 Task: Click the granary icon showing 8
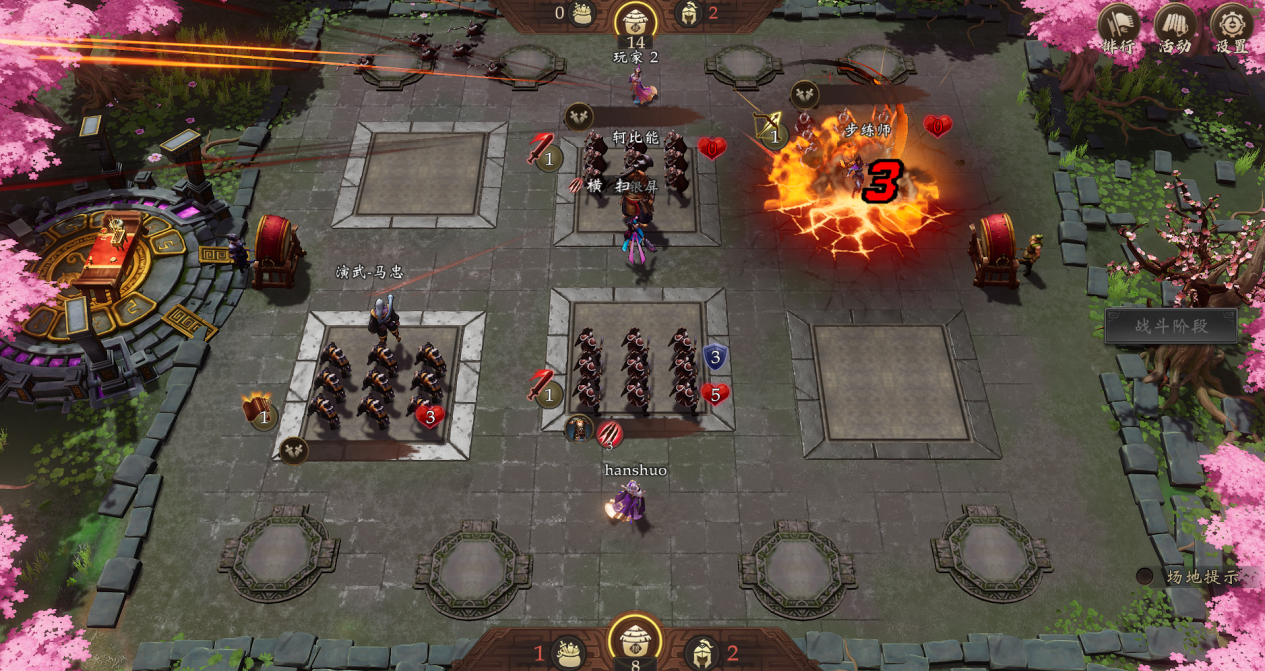tap(635, 639)
